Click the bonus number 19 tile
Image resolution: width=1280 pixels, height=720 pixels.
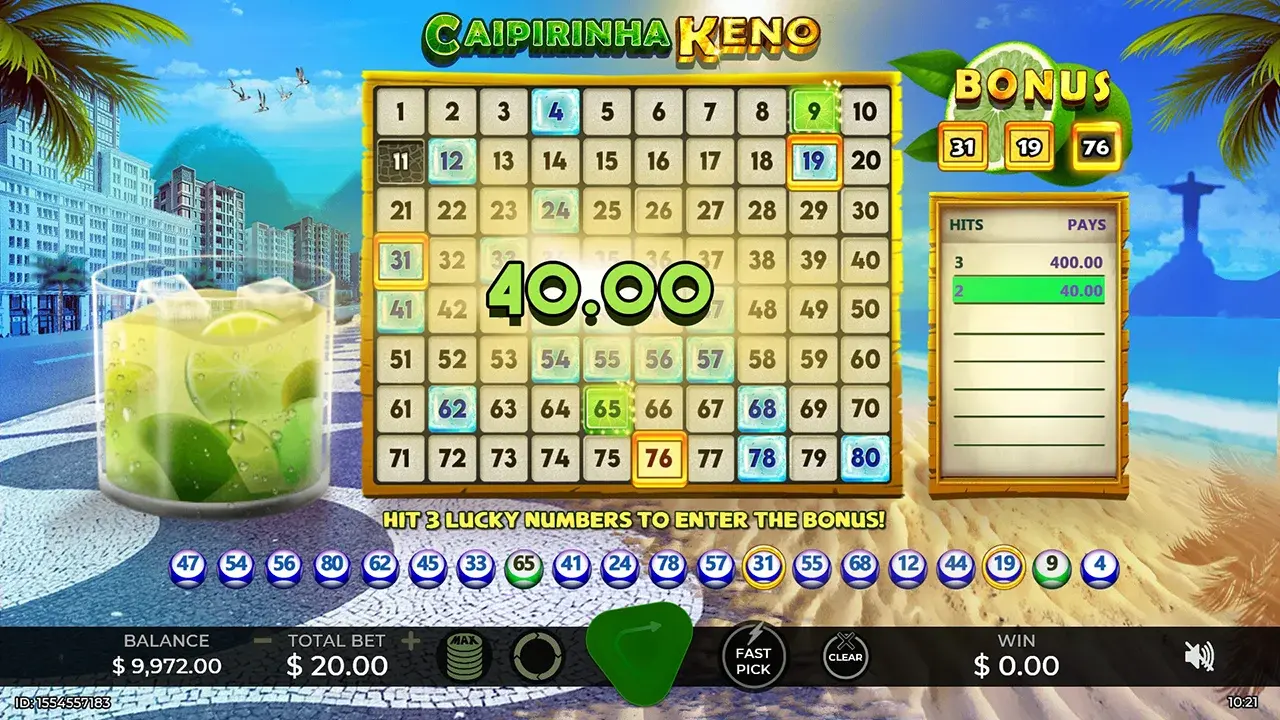tap(1032, 146)
